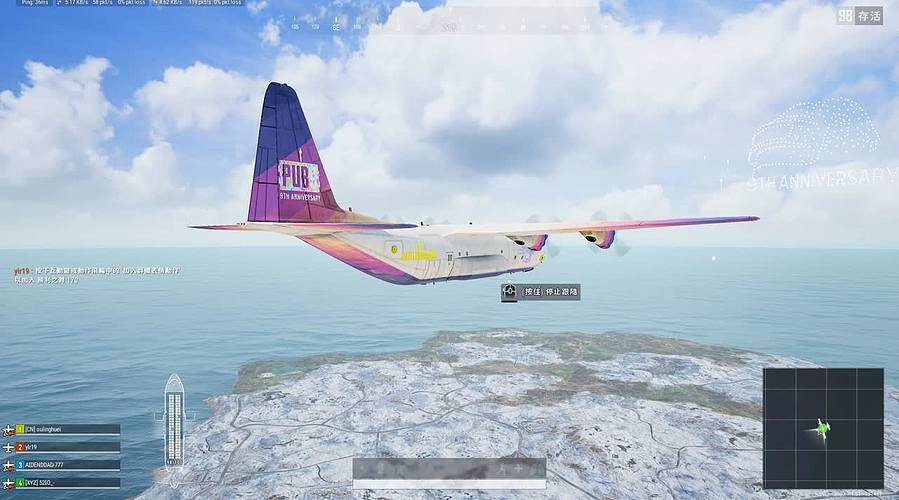Select teammate 4 [XYZ] player row

tap(66, 482)
